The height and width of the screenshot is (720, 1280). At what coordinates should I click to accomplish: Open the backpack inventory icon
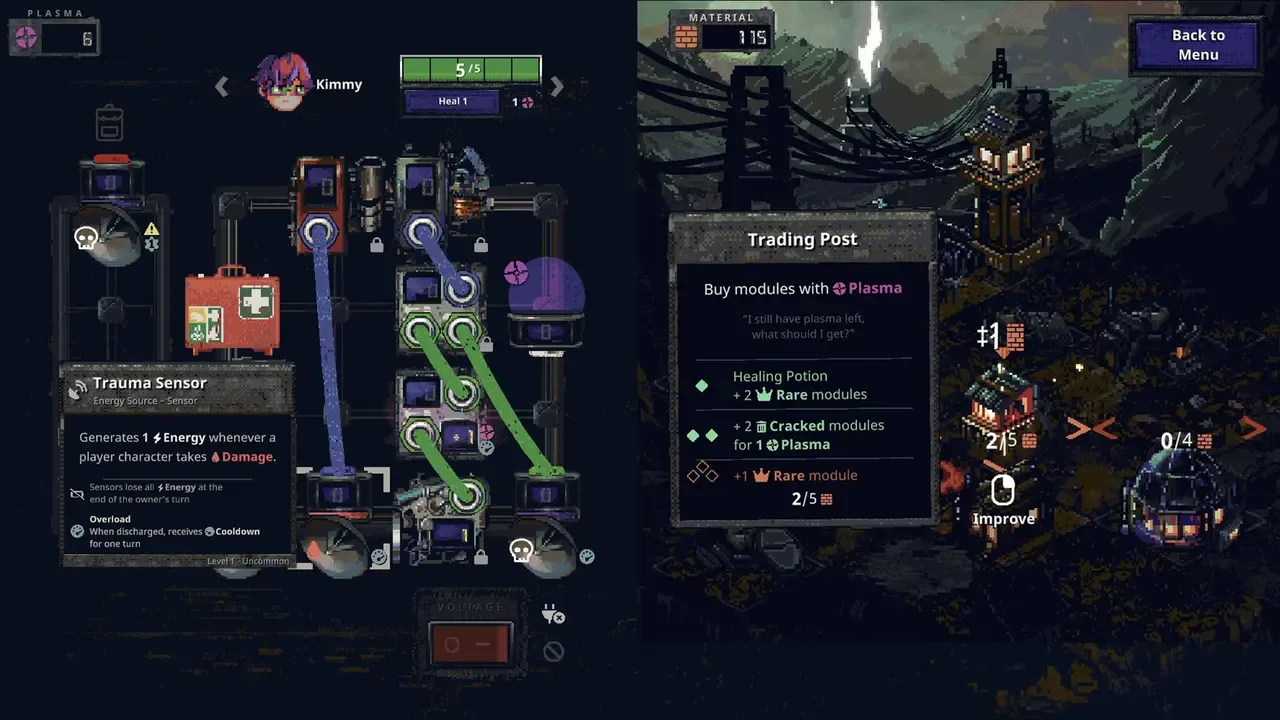coord(109,124)
